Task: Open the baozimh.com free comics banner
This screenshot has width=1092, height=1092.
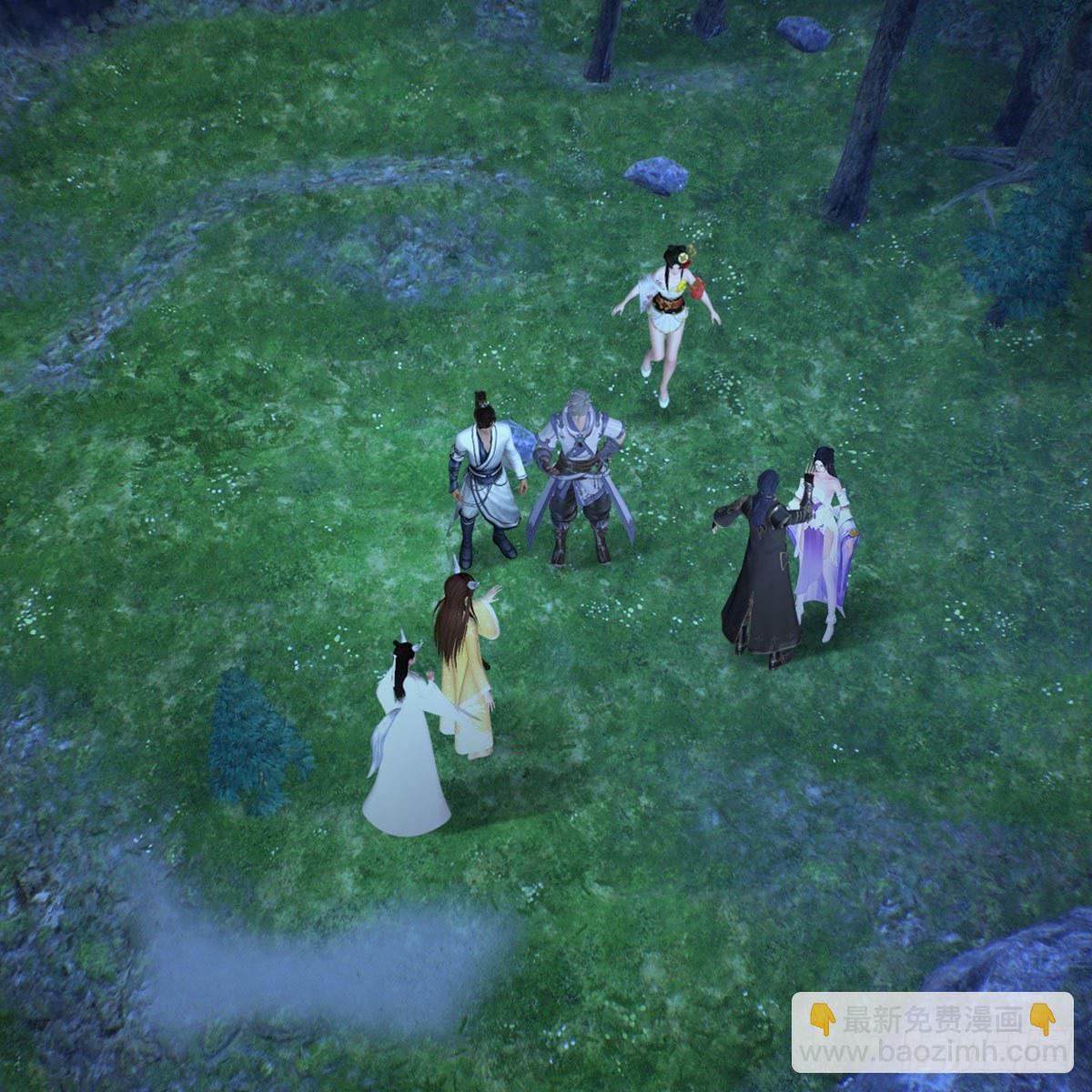Action: [932, 1033]
